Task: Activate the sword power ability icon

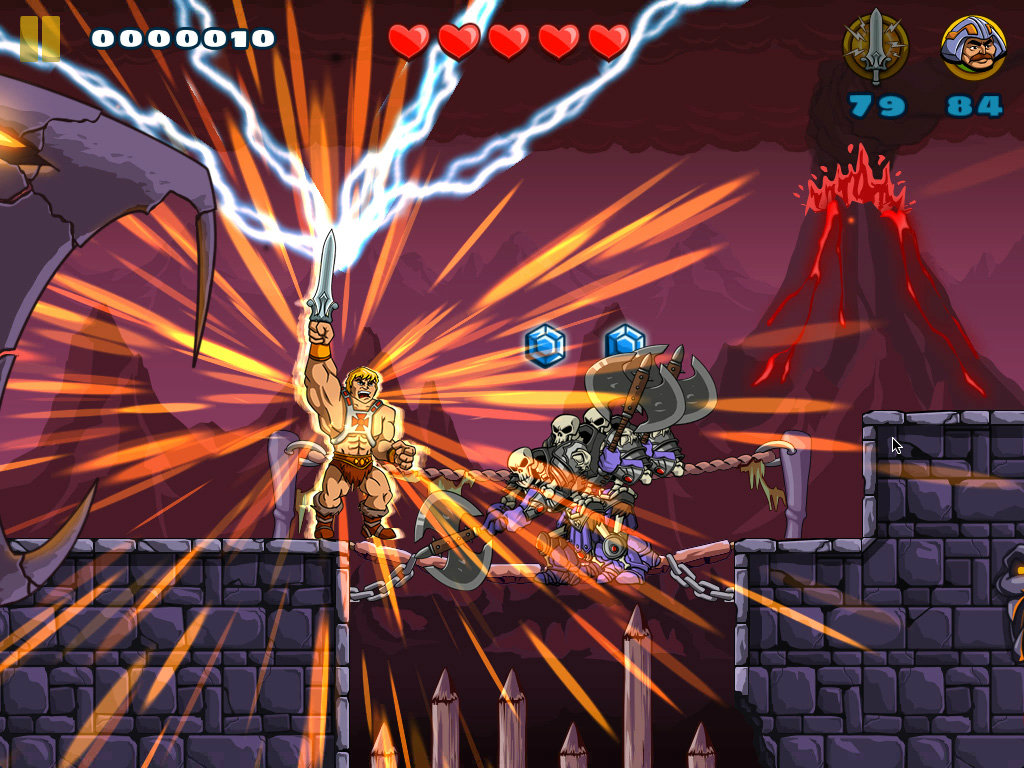Action: click(876, 47)
